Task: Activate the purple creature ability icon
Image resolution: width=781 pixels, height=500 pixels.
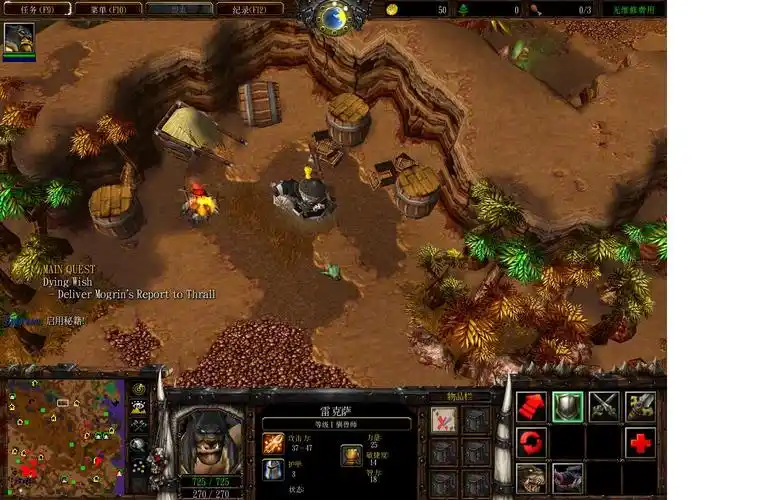Action: pyautogui.click(x=568, y=477)
